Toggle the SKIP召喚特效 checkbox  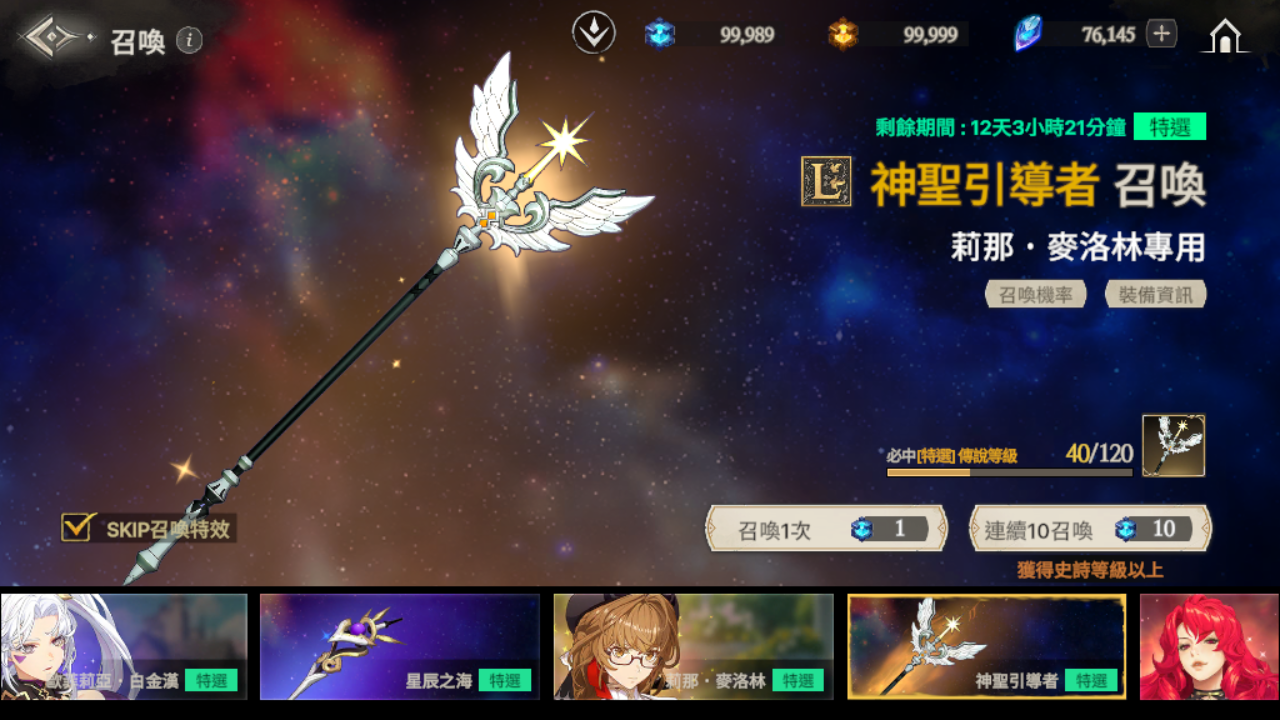77,527
